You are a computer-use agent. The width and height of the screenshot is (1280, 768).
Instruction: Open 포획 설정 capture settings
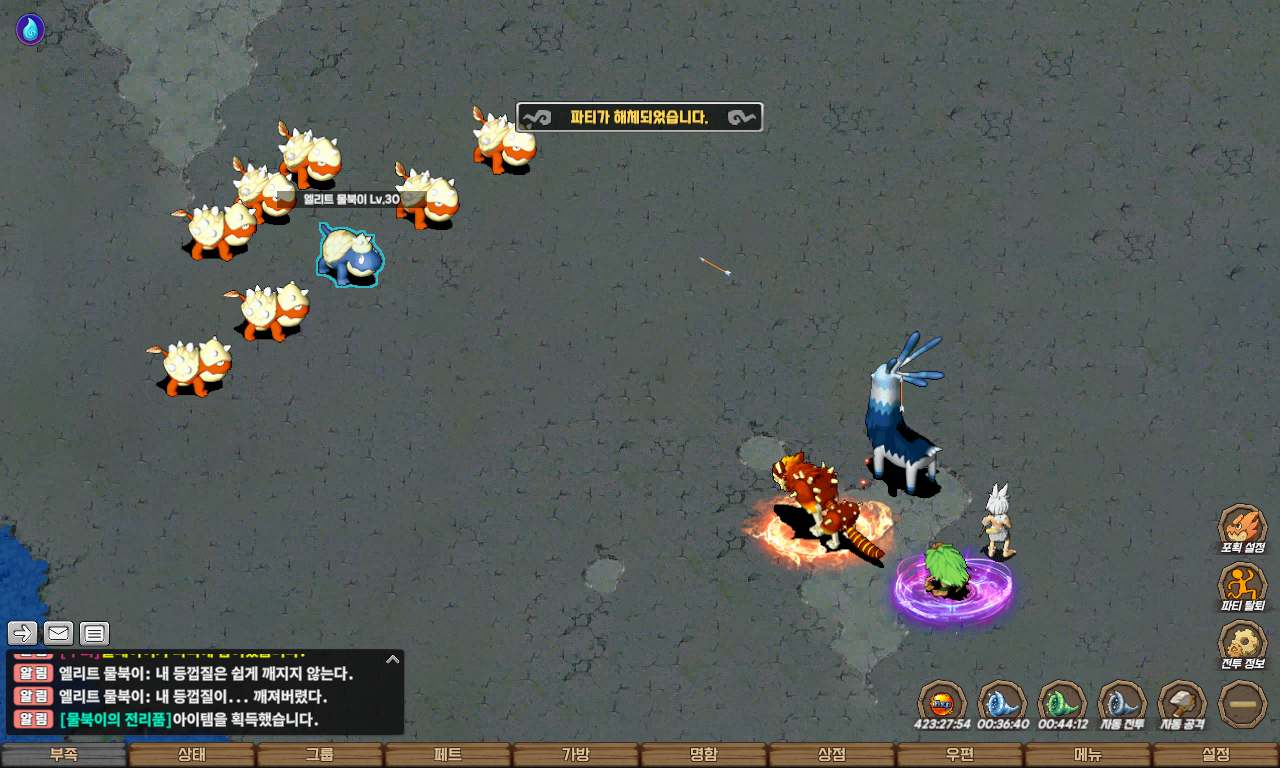coord(1242,528)
